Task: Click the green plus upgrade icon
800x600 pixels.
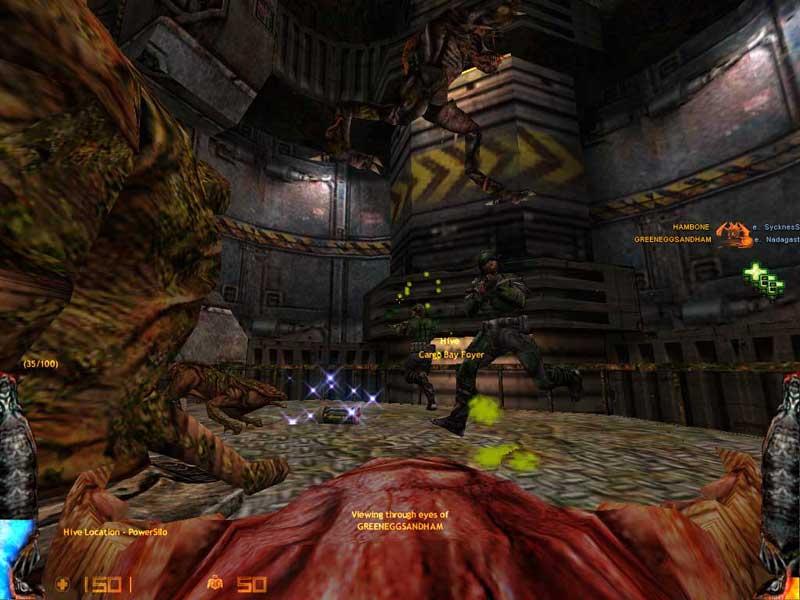Action: [762, 278]
